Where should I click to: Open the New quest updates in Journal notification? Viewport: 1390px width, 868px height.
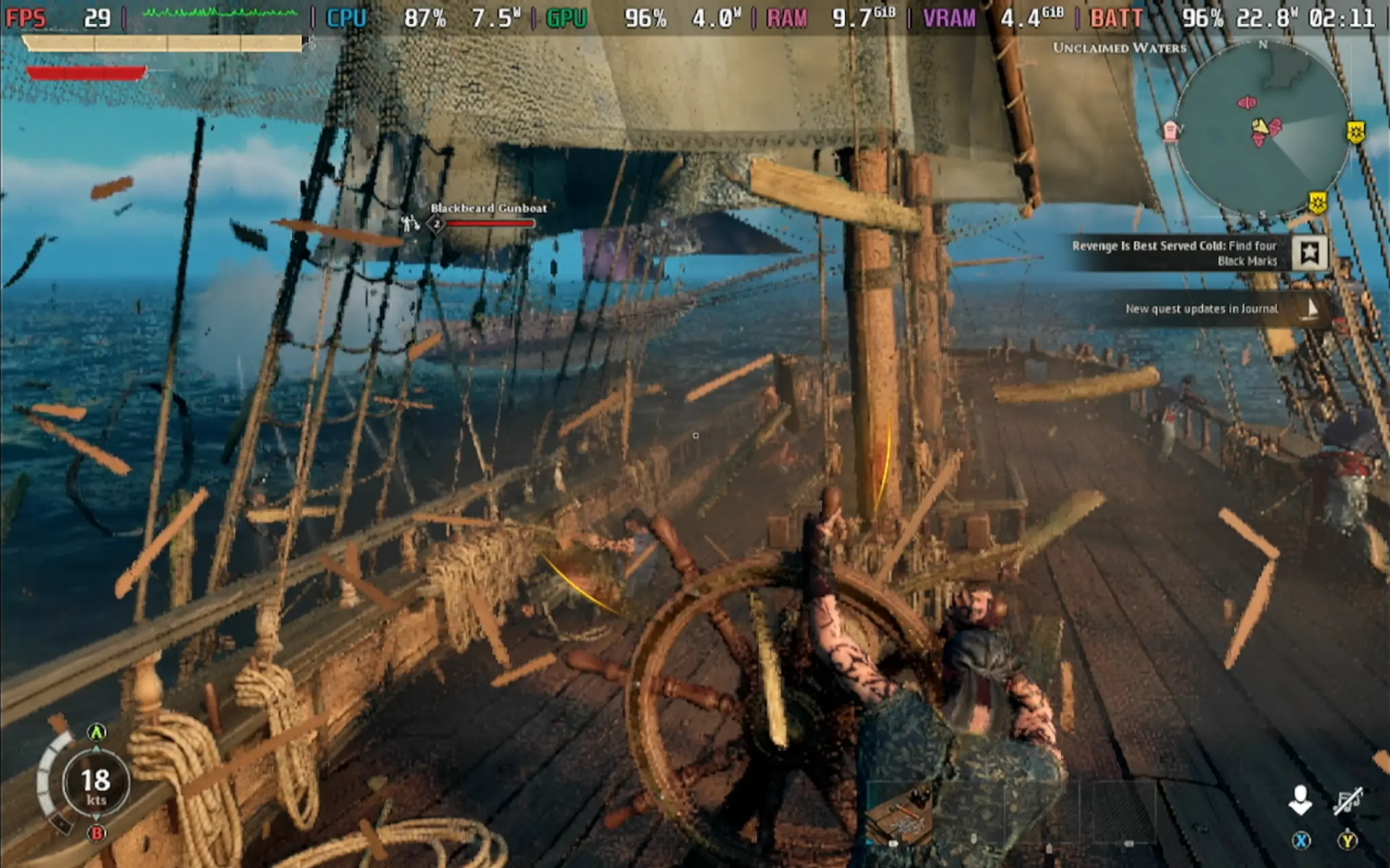click(1201, 309)
